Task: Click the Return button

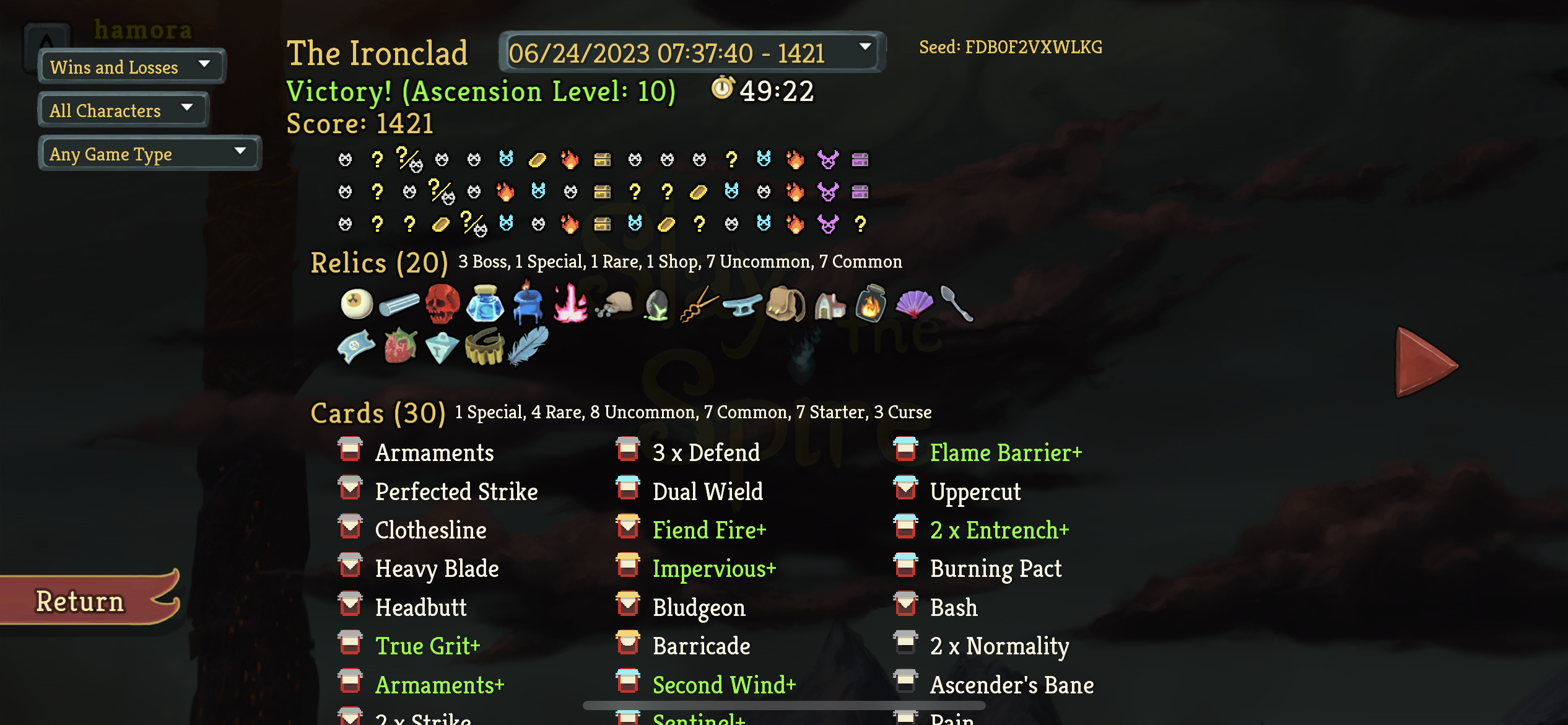Action: (80, 599)
